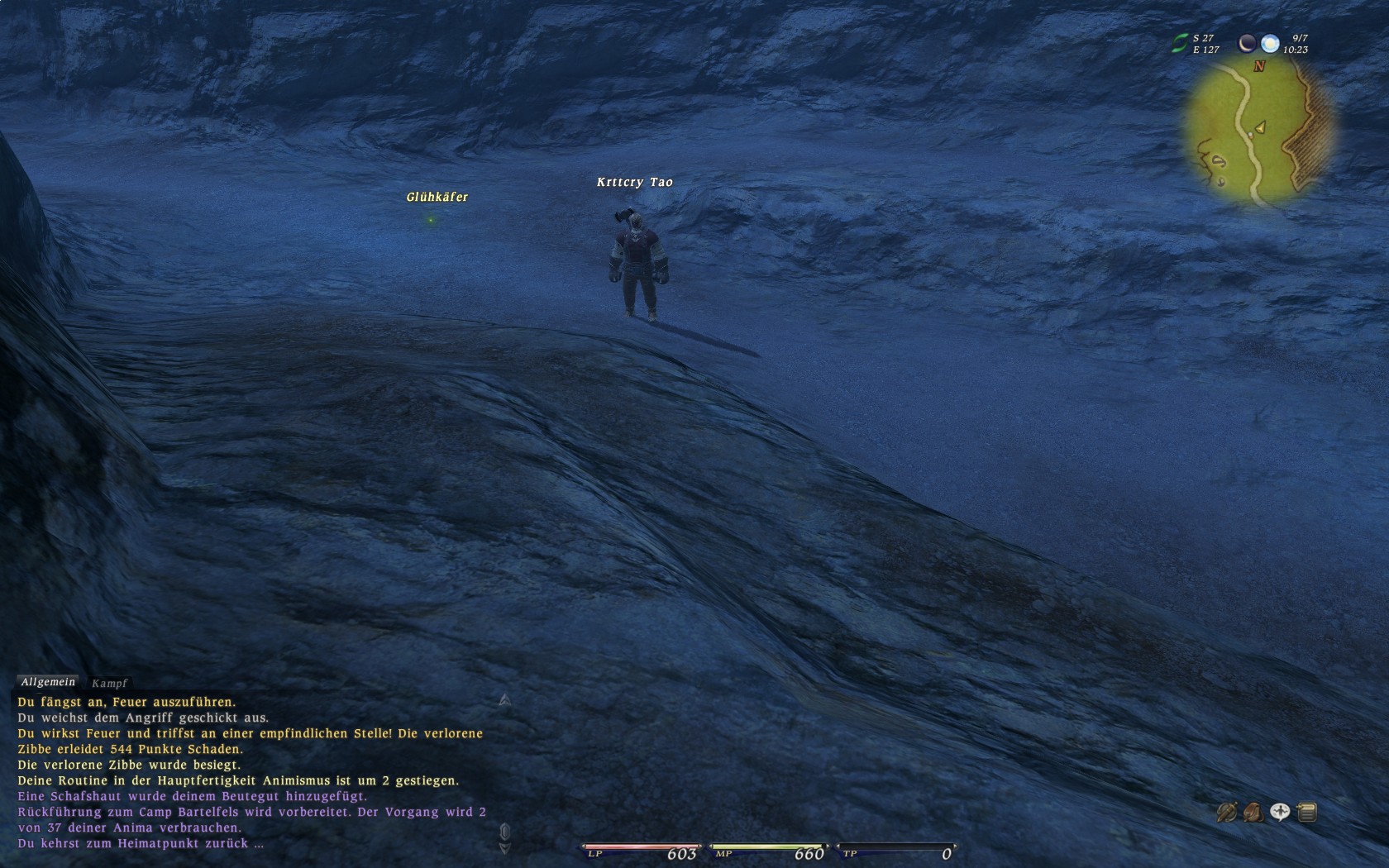
Task: Click the chat log scroll-up arrow
Action: click(x=504, y=700)
